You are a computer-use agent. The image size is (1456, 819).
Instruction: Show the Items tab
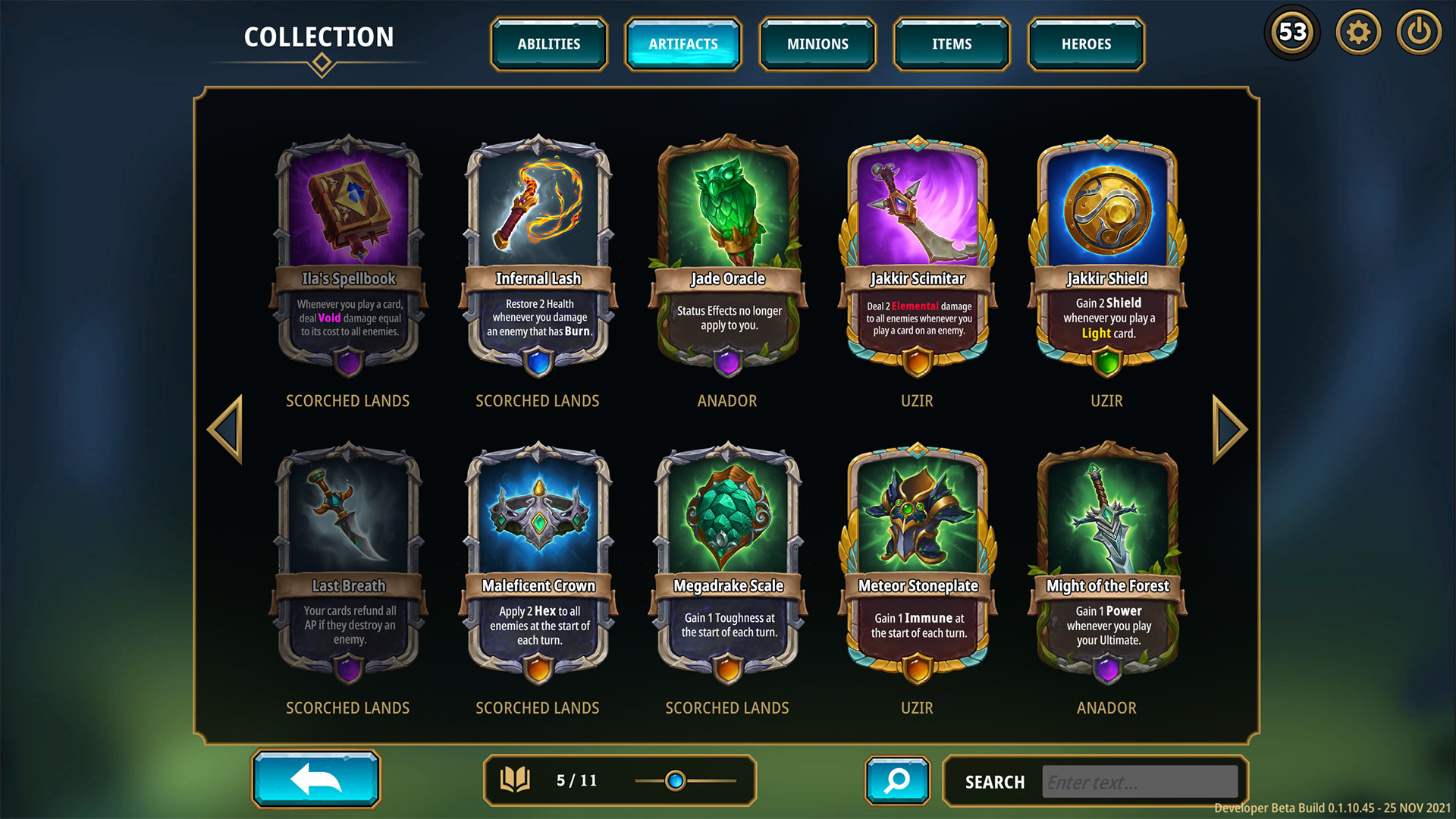pyautogui.click(x=952, y=44)
